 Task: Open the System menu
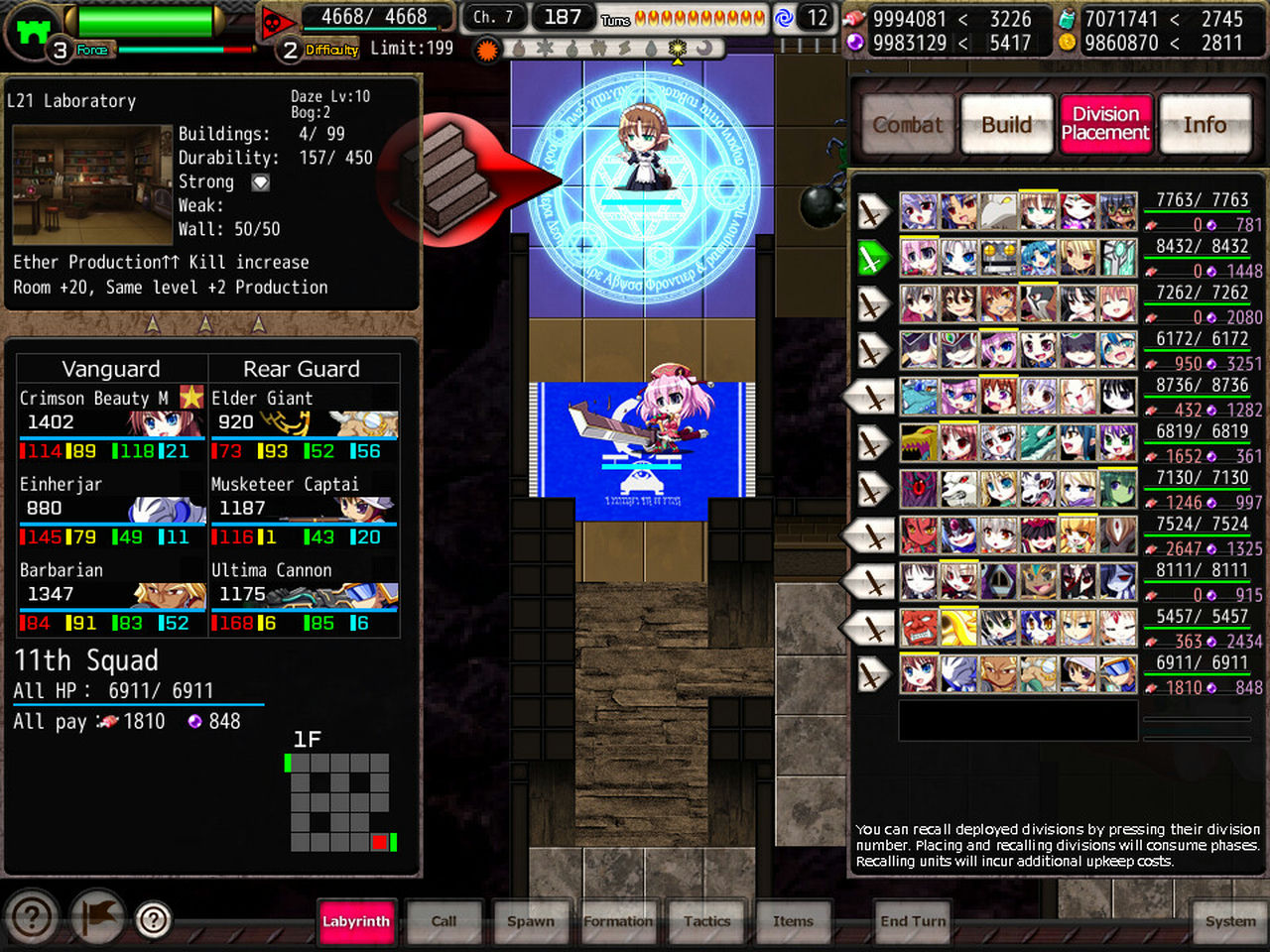coord(1228,921)
